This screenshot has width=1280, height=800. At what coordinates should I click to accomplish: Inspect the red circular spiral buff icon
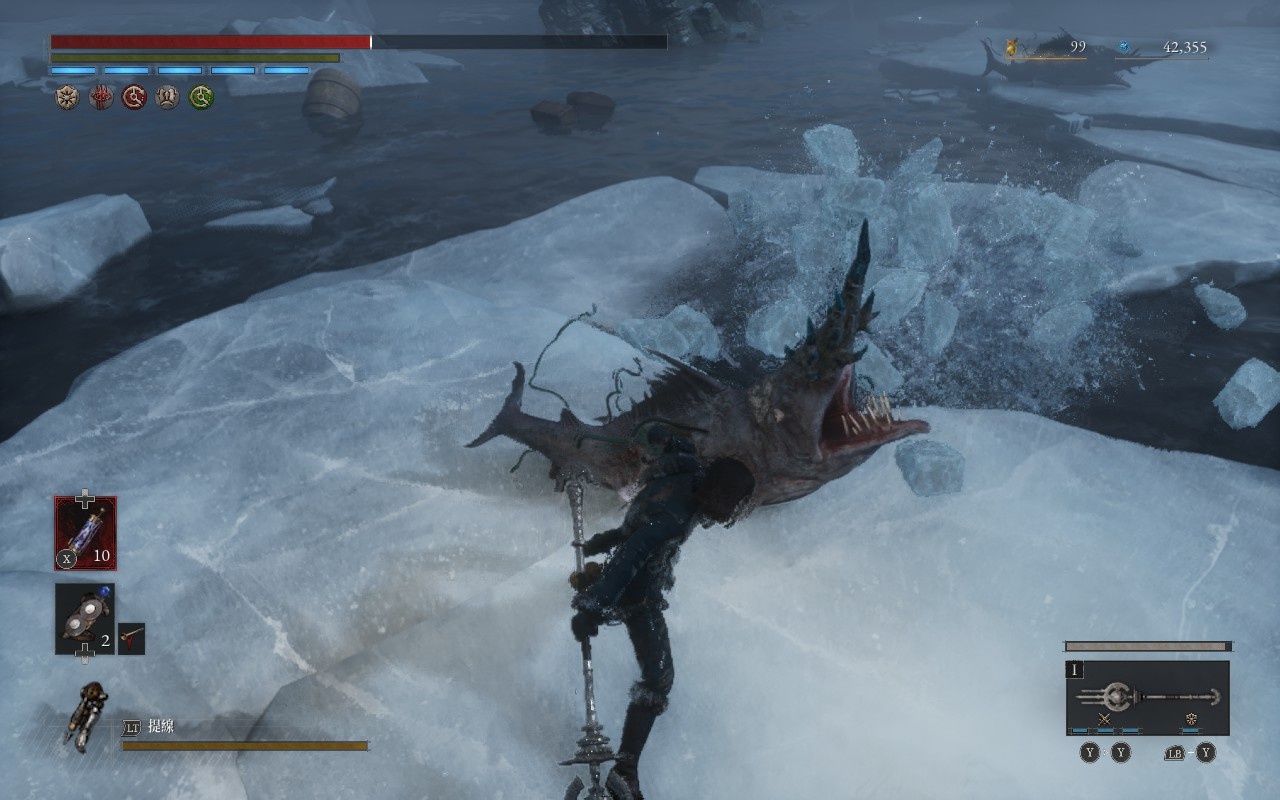pyautogui.click(x=134, y=97)
